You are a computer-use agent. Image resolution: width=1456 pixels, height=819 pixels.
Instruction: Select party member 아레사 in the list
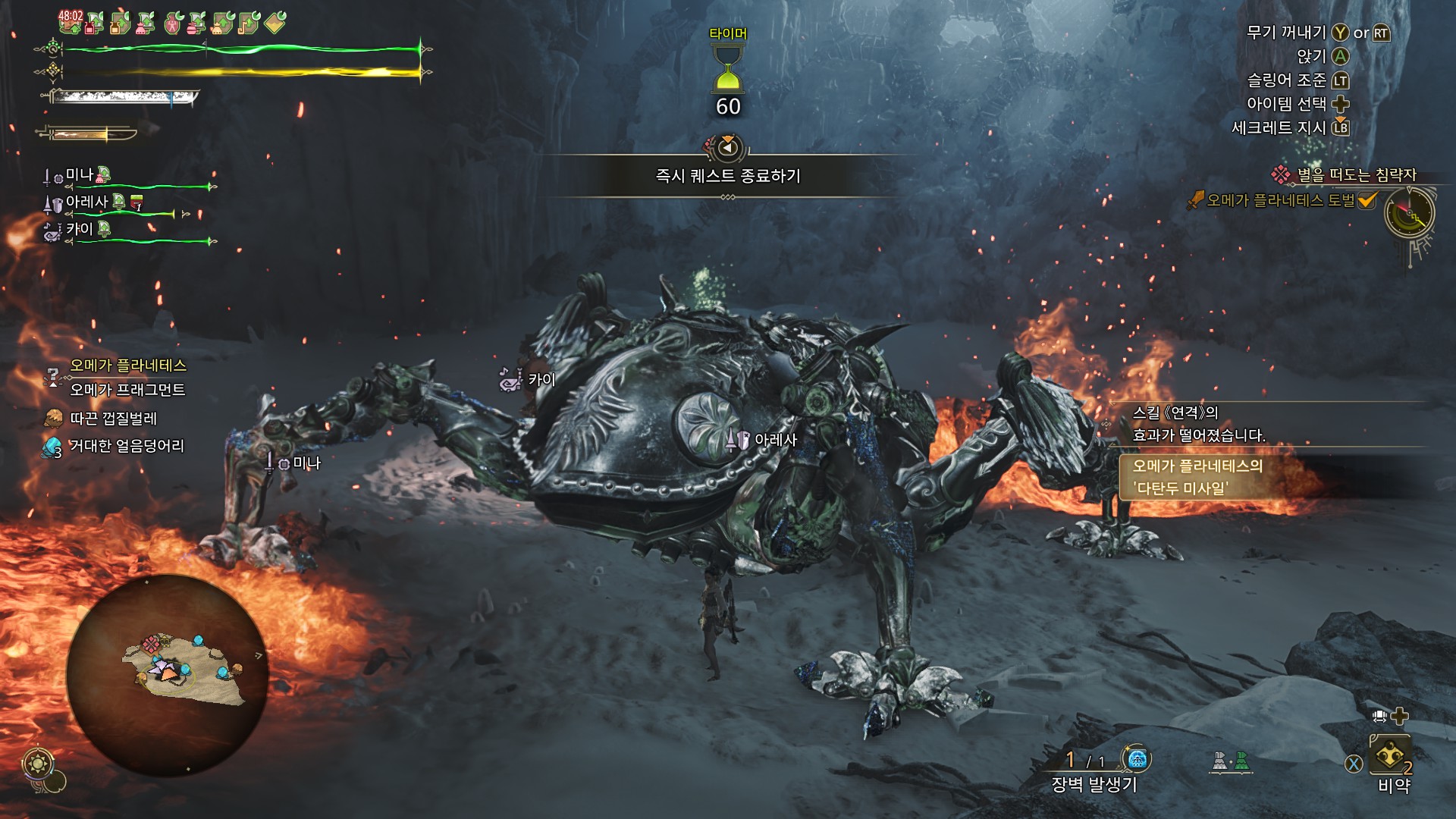(86, 202)
